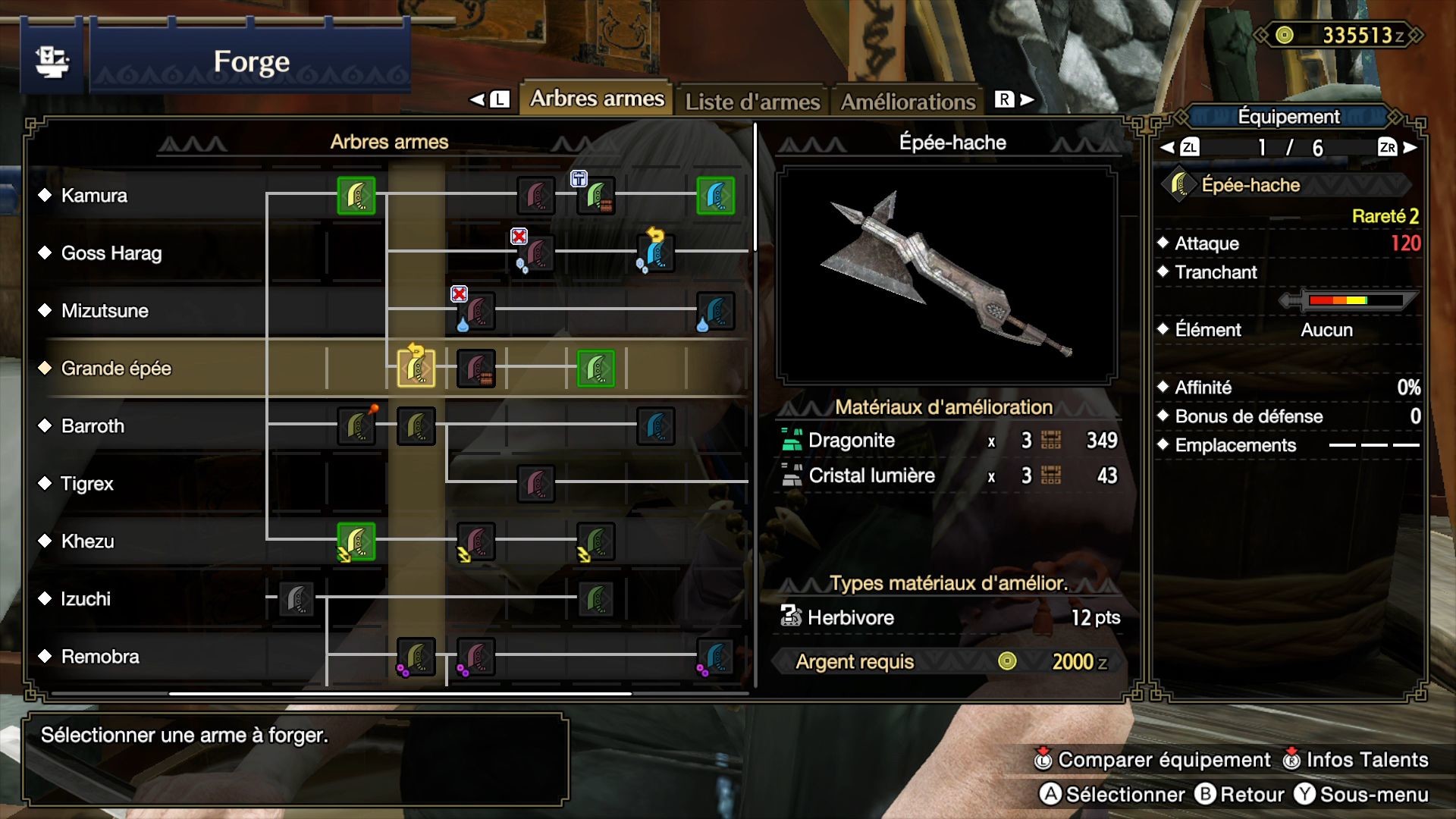Click the ZL arrow for previous equipment page
The image size is (1456, 819).
tap(1188, 149)
